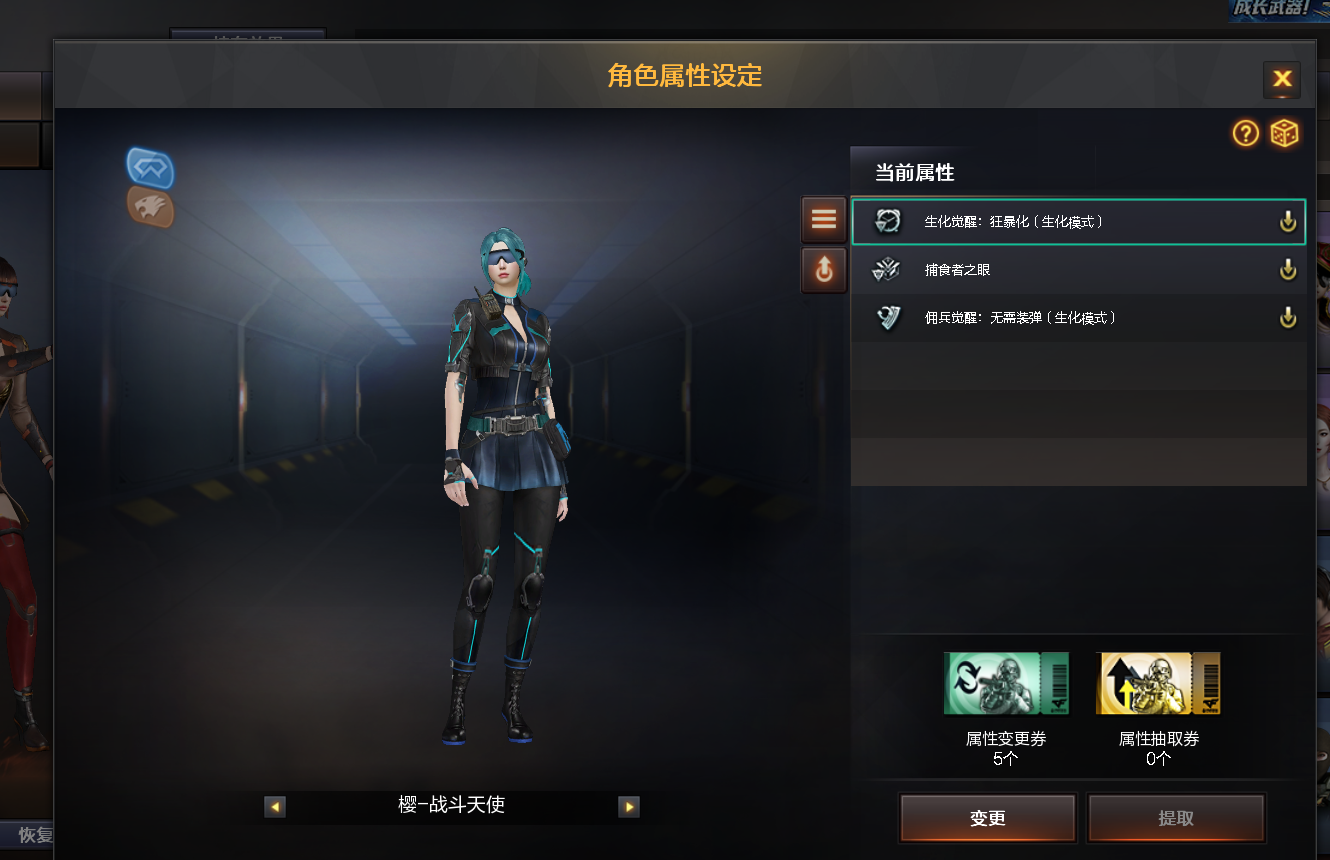
Task: Close the 角色属性设定 dialog
Action: click(1281, 79)
